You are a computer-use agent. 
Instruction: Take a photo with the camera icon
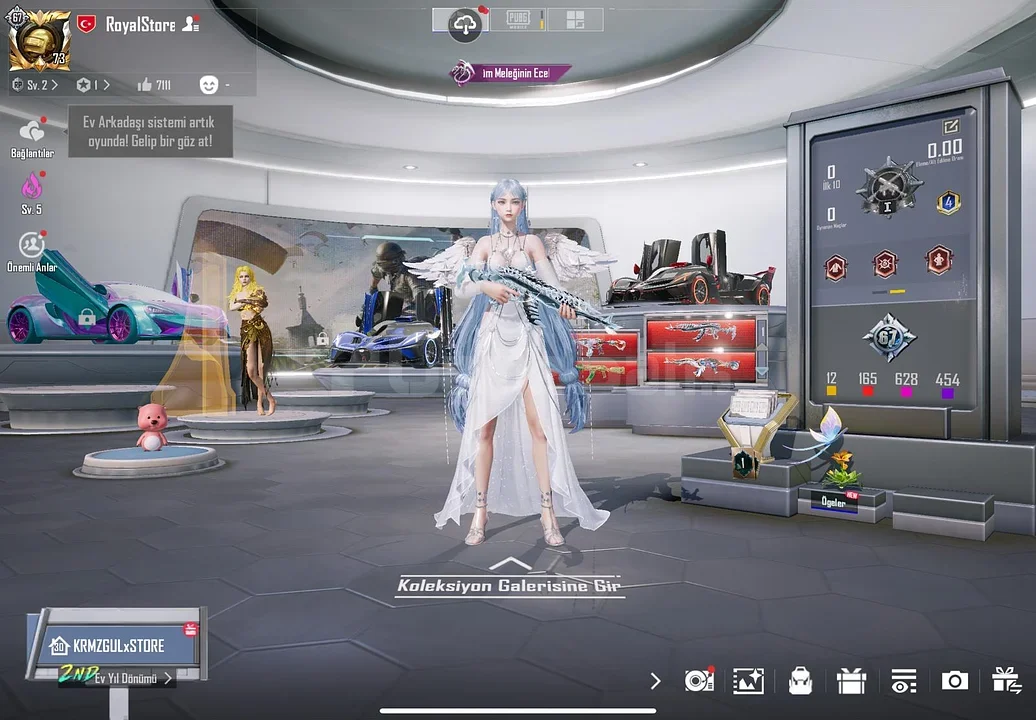tap(954, 681)
